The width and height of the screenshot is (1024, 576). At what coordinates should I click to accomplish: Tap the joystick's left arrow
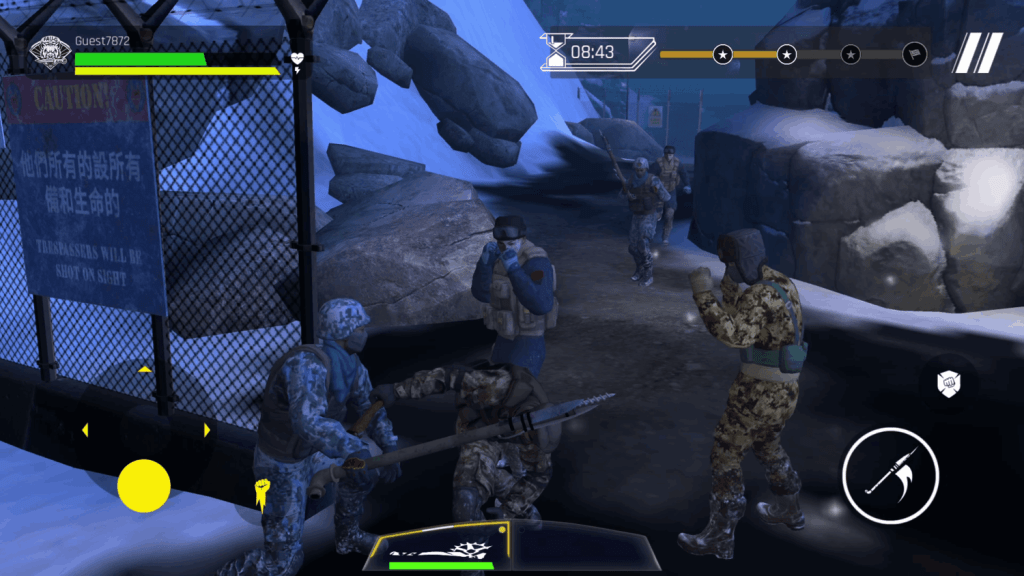[84, 430]
